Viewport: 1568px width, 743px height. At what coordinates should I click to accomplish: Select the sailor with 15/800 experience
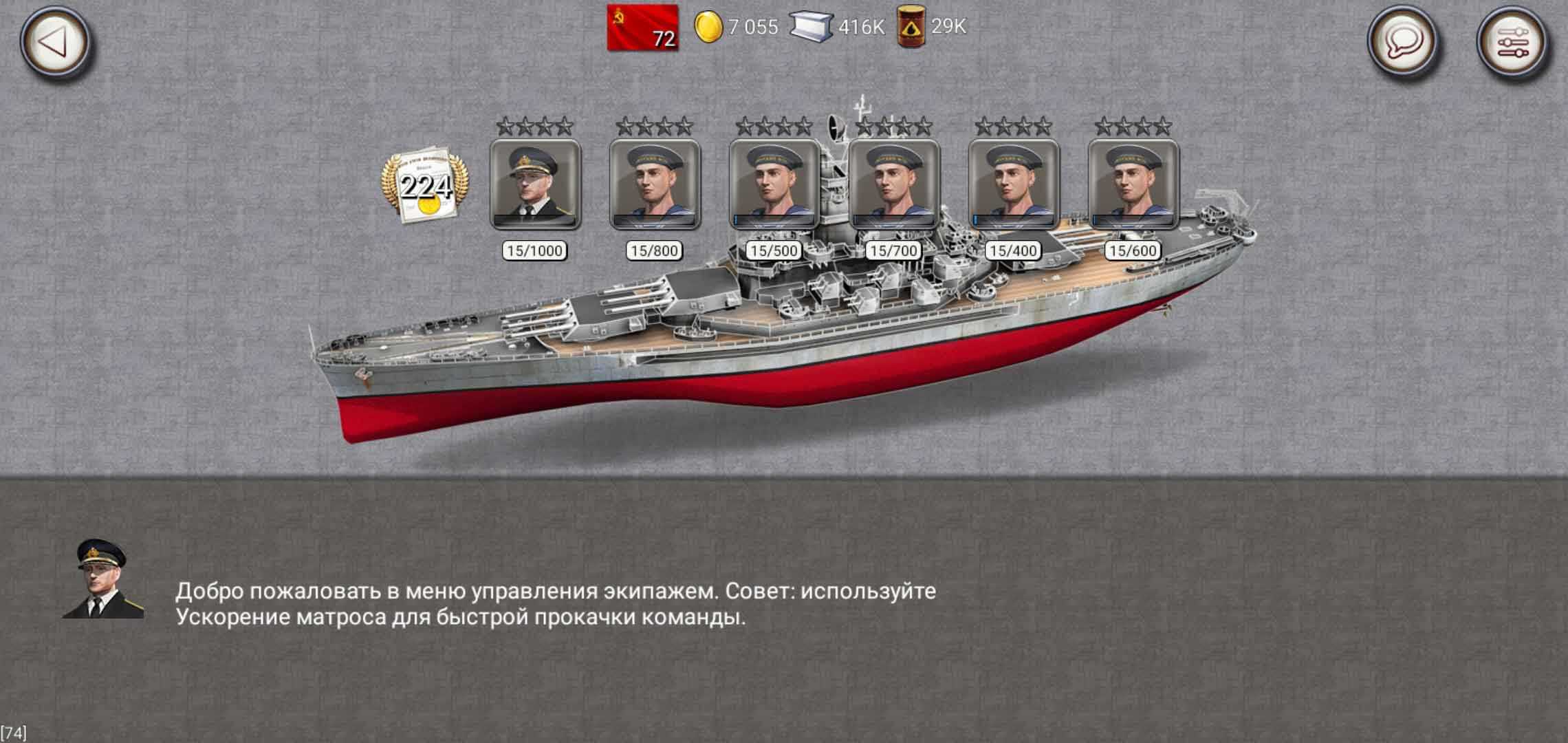(x=655, y=184)
